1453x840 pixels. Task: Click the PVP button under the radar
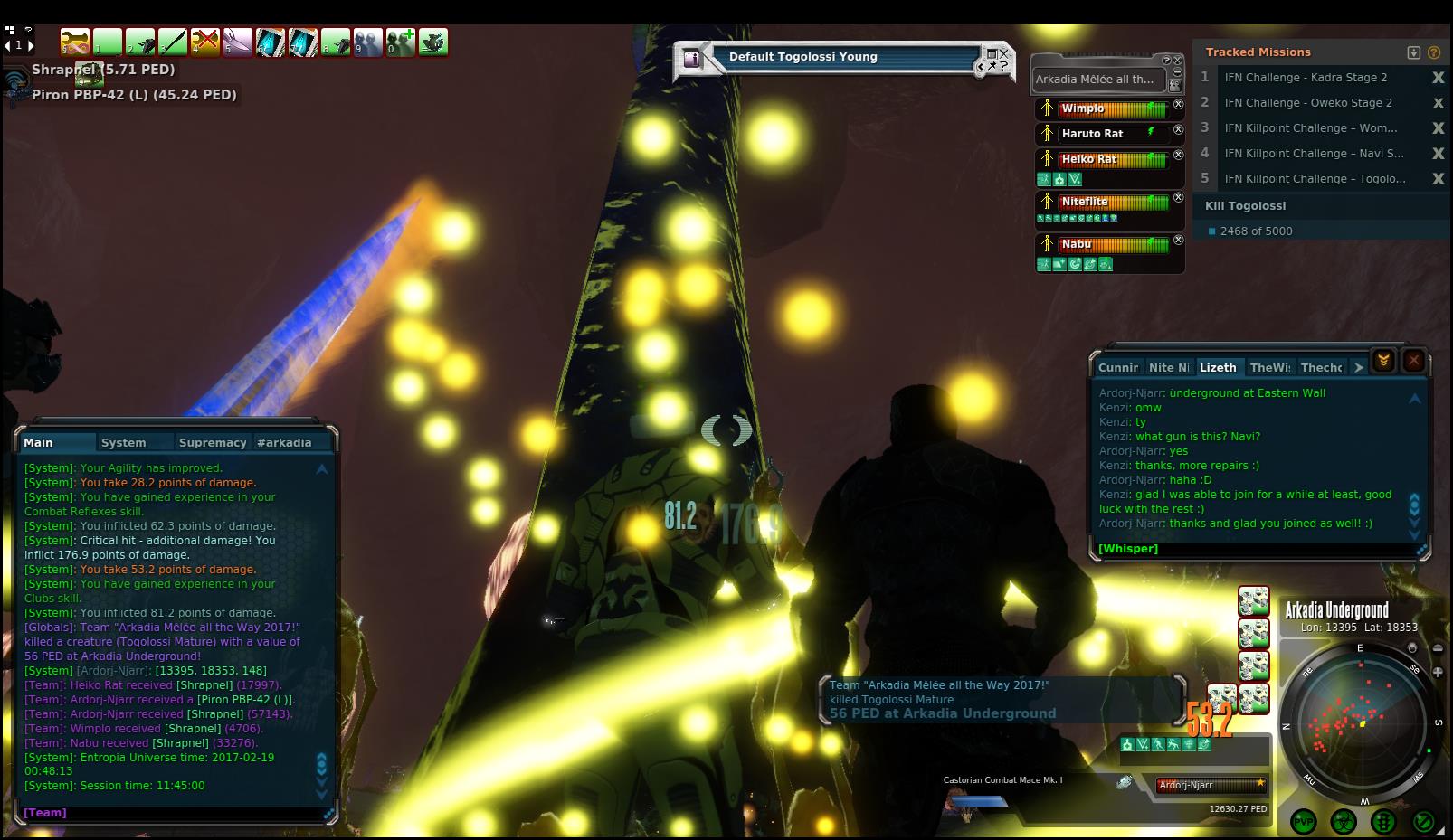pos(1304,822)
